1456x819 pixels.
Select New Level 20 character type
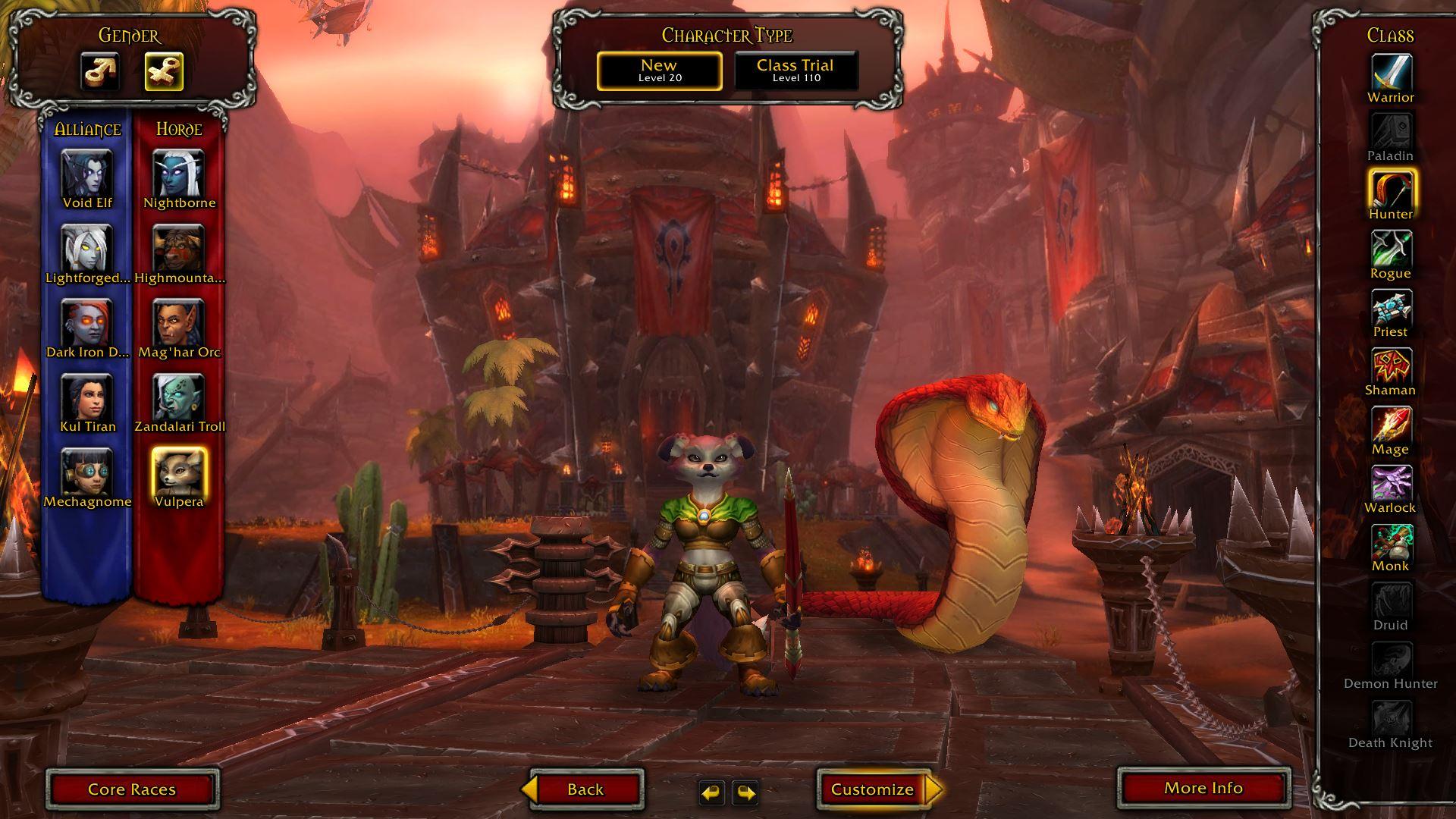[x=659, y=71]
